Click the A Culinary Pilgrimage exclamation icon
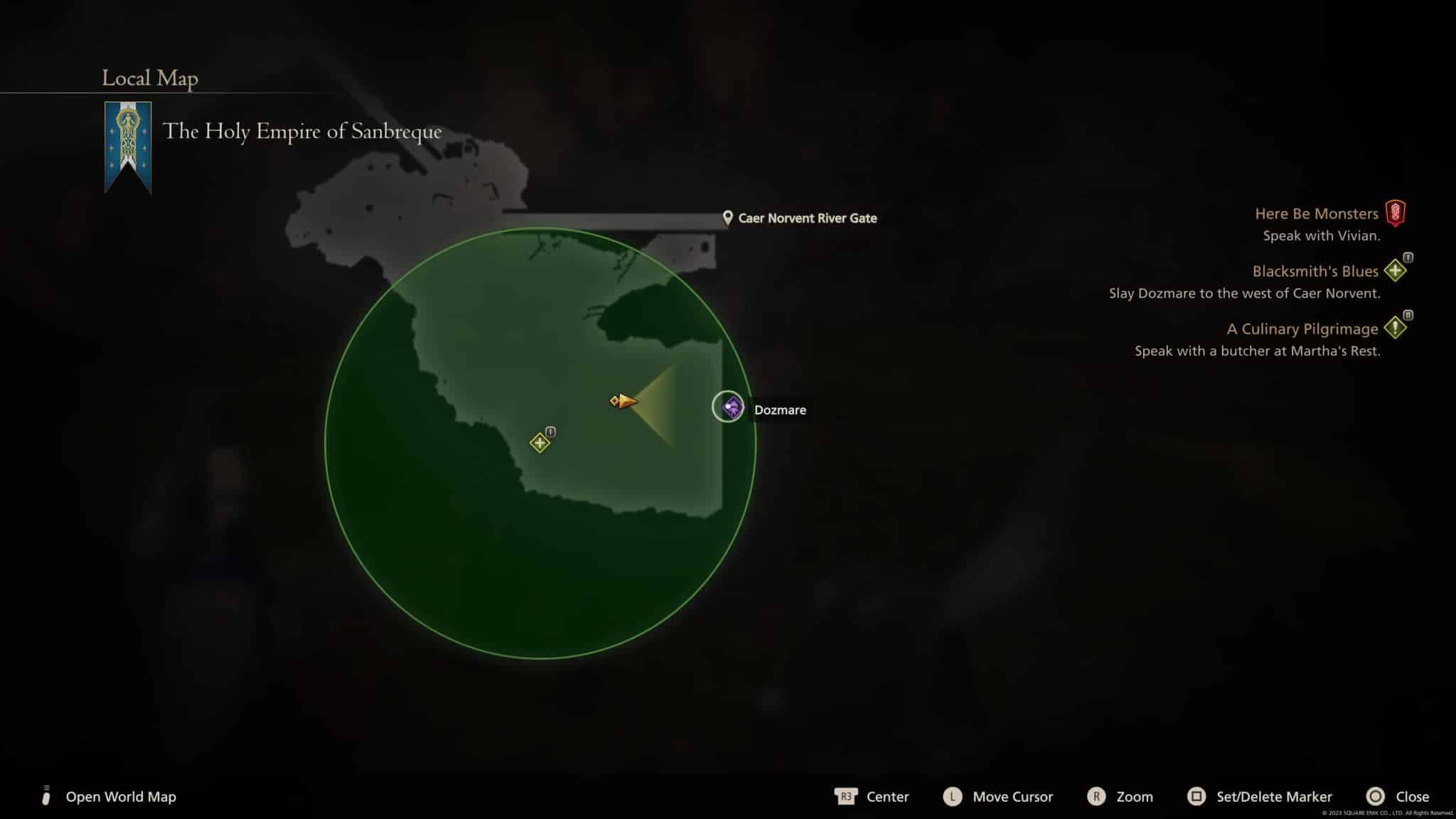The image size is (1456, 819). tap(1397, 328)
